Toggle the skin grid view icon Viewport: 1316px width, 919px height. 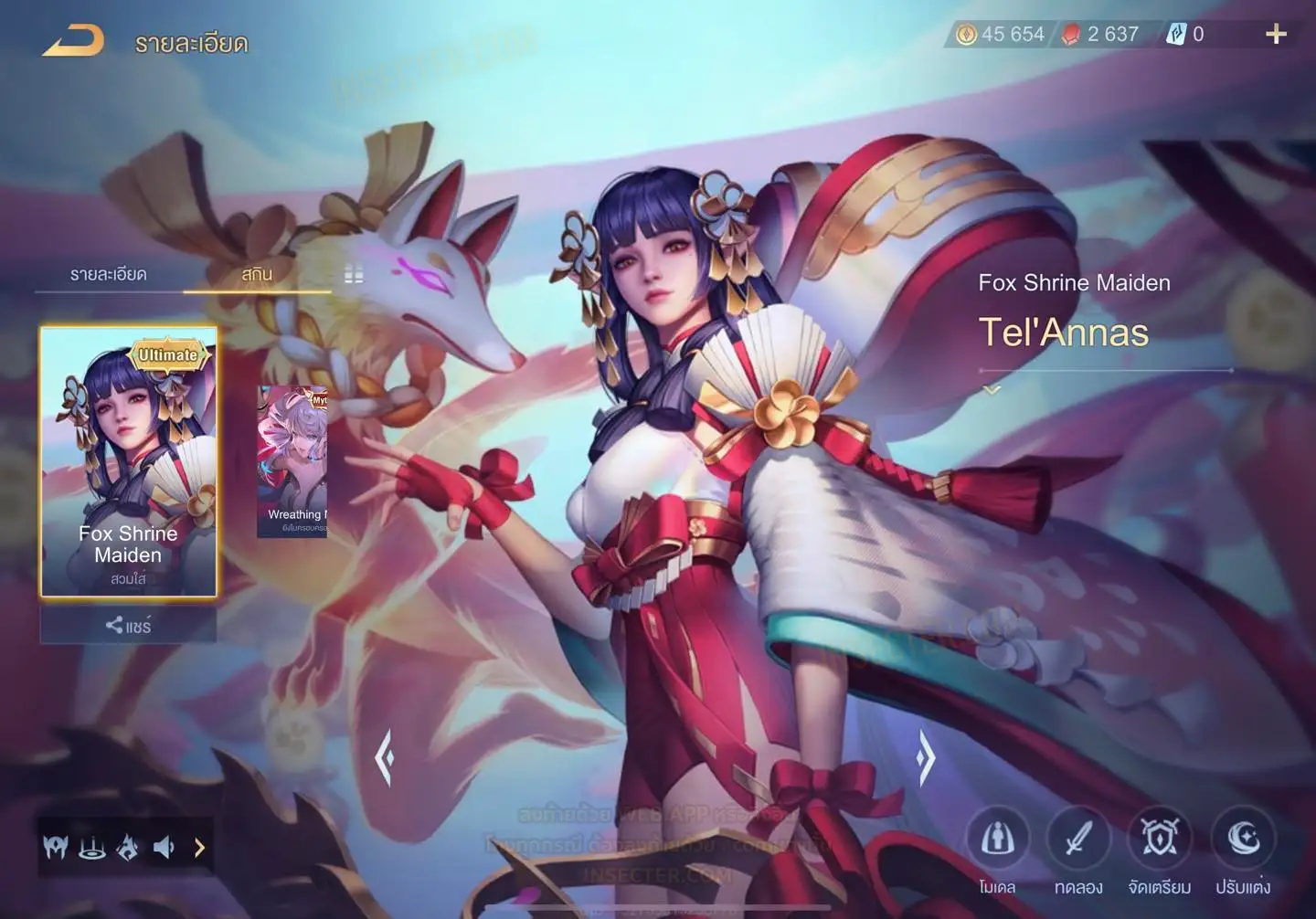coord(354,275)
